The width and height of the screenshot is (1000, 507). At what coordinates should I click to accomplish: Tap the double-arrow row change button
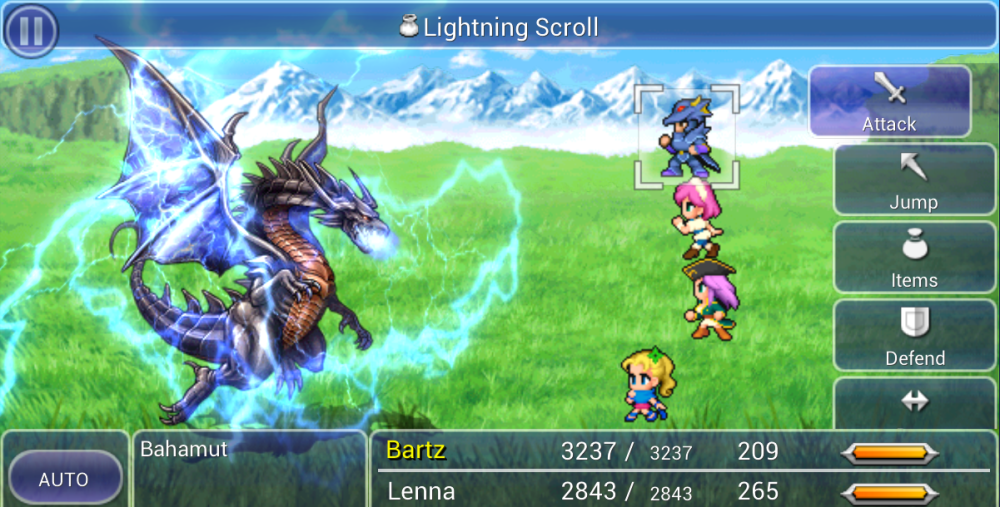click(x=914, y=402)
